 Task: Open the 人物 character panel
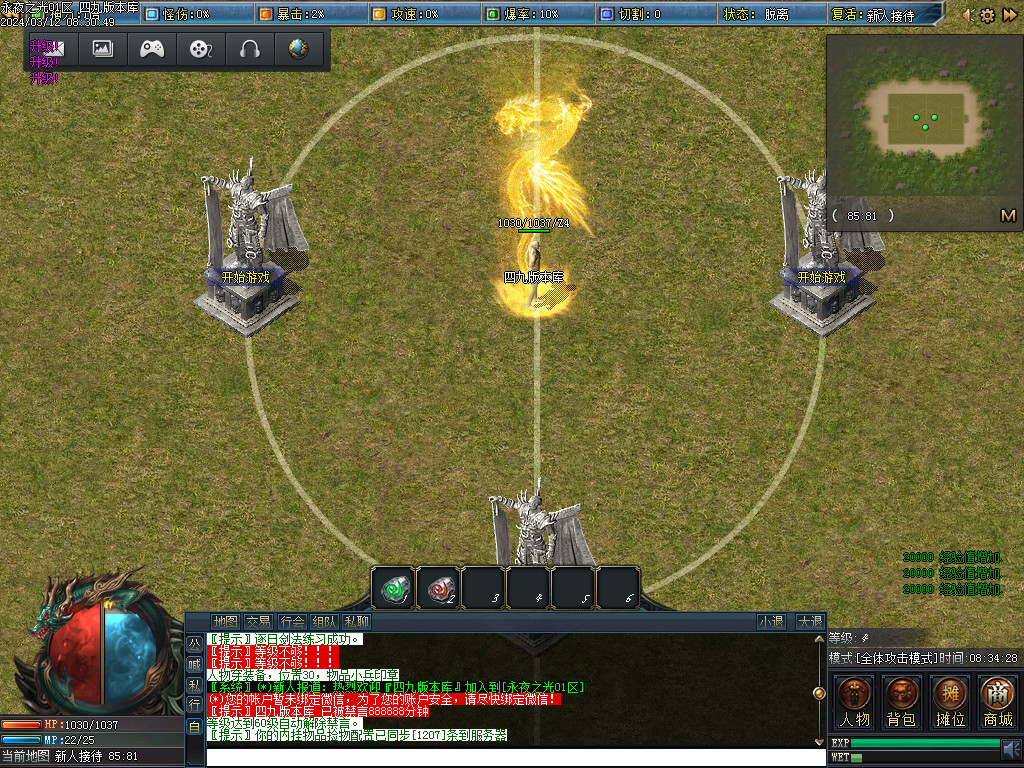pos(854,700)
